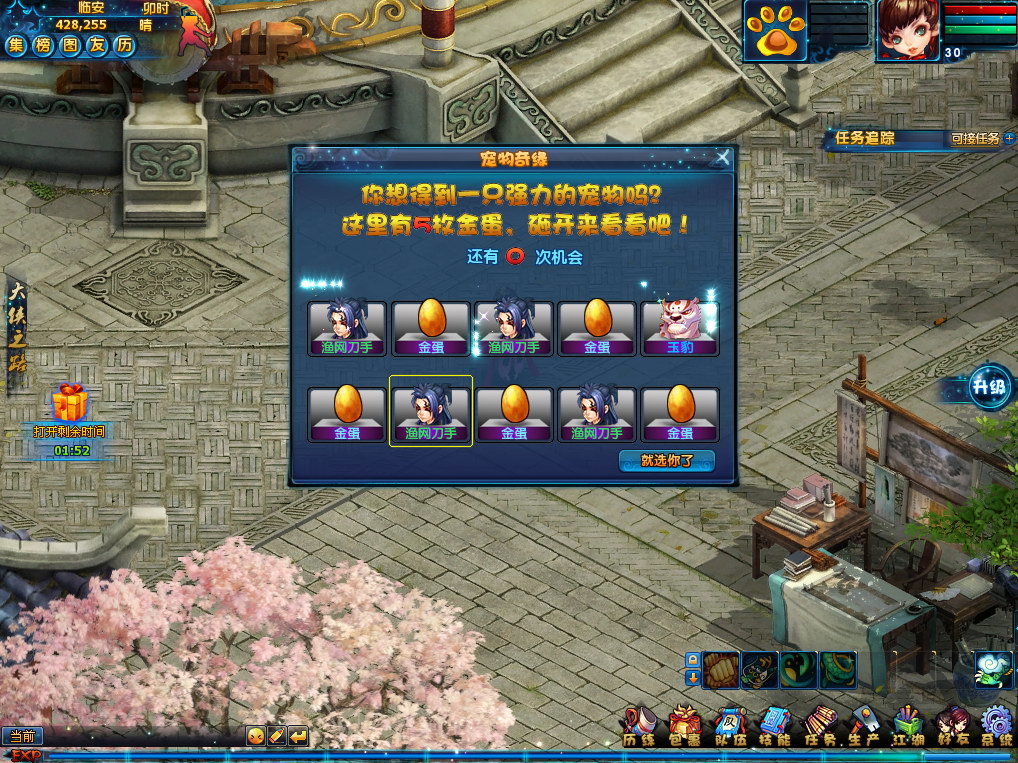
Task: Confirm with the 就选你了 button
Action: tap(666, 461)
